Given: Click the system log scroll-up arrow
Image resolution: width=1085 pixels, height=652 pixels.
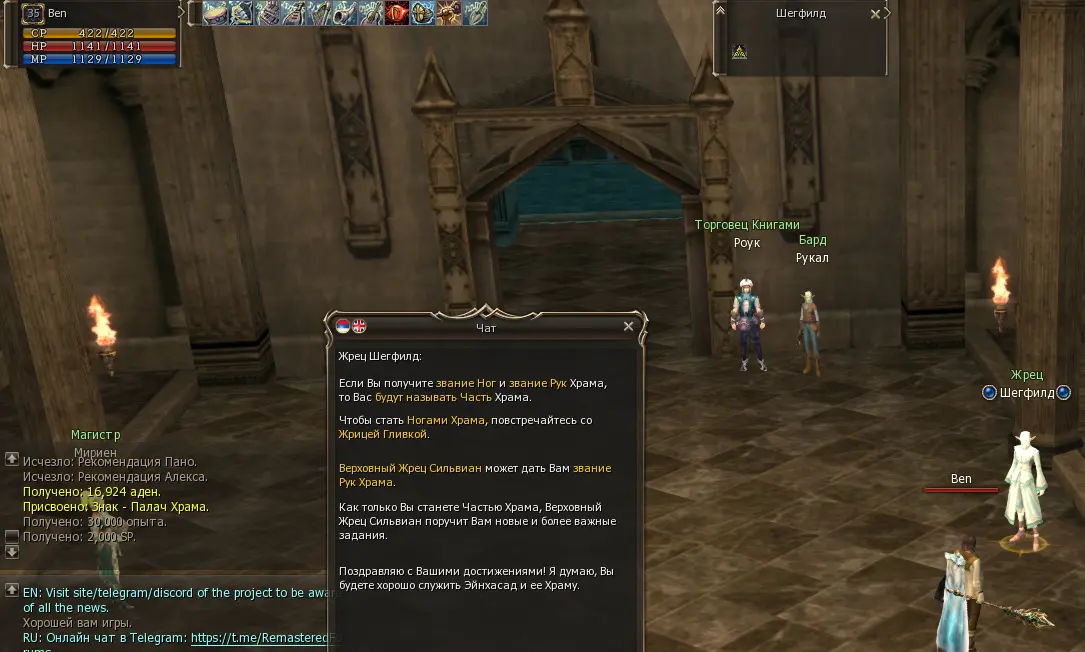Looking at the screenshot, I should pos(12,458).
